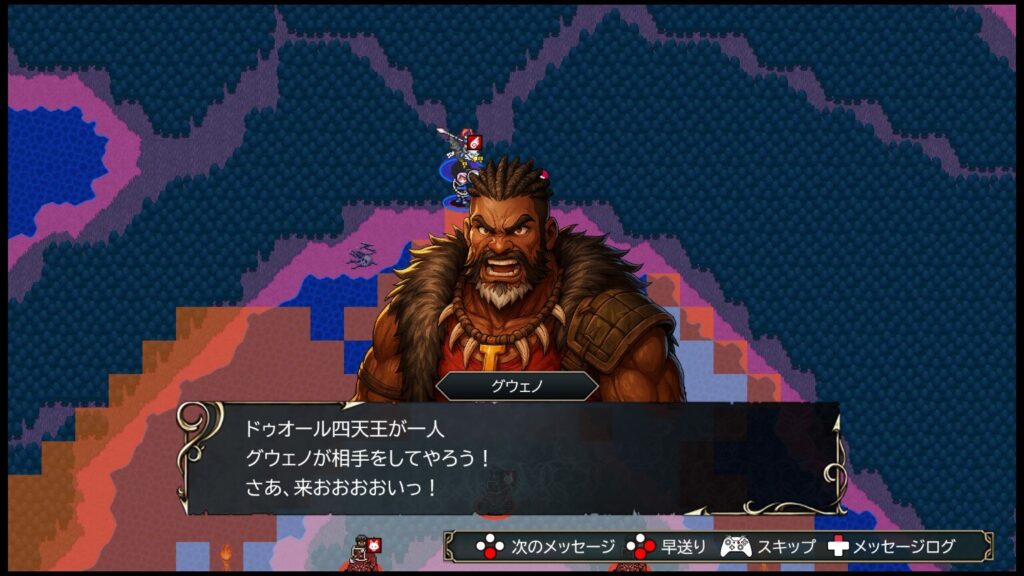Click Gweno's dialogue message box to continue
Viewport: 1024px width, 576px height.
[x=510, y=459]
